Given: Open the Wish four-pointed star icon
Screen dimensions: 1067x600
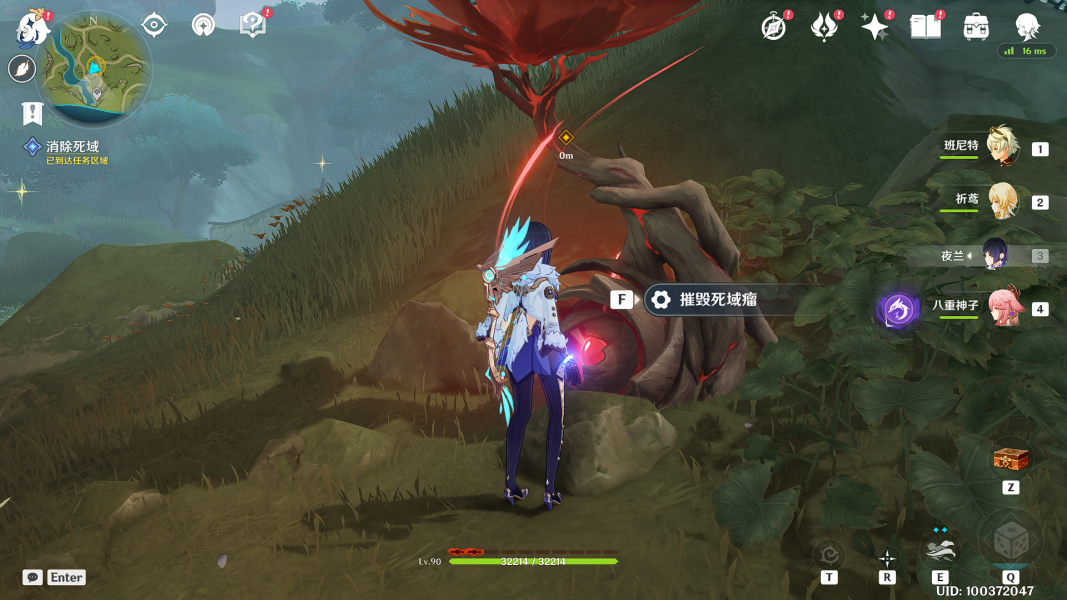Looking at the screenshot, I should point(875,27).
